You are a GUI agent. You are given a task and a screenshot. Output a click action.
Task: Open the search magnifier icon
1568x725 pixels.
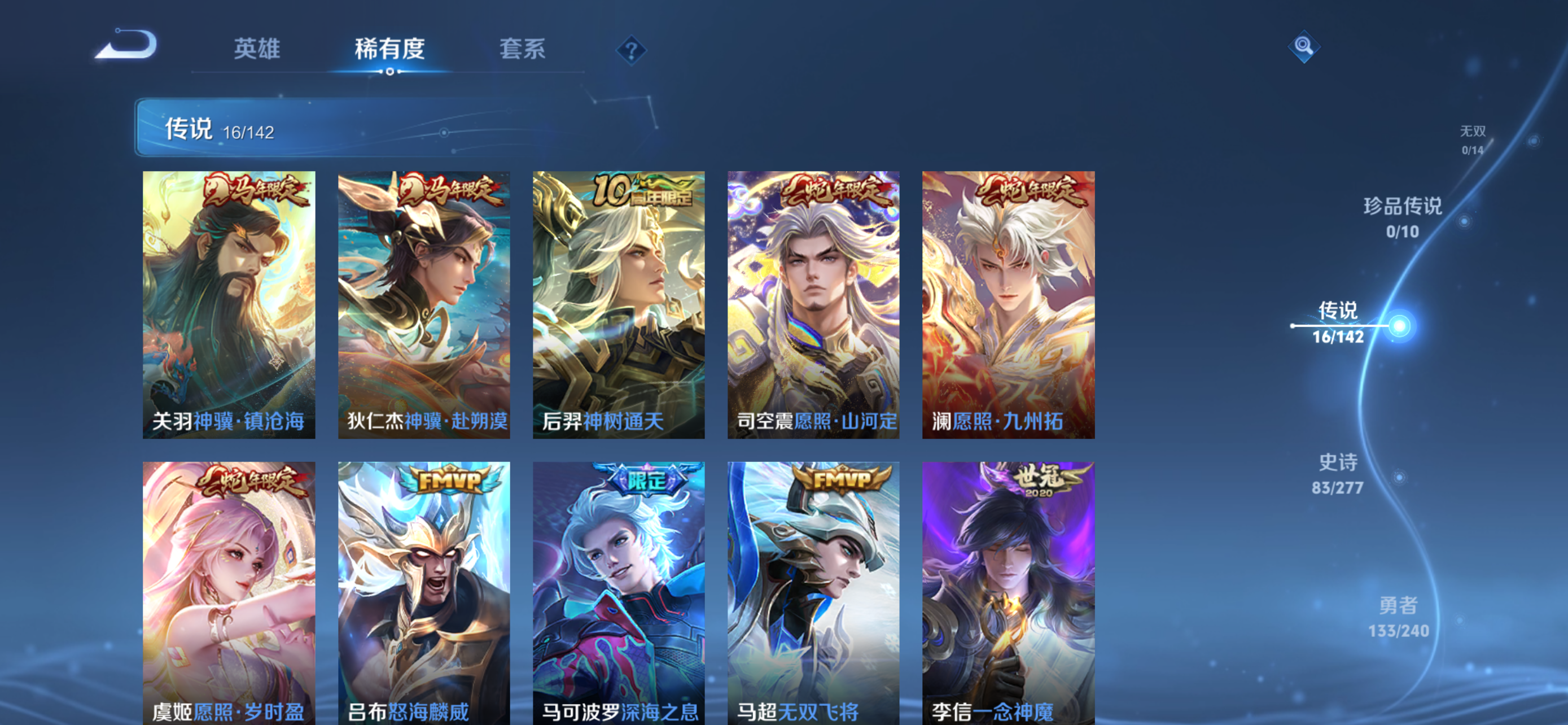tap(1304, 46)
